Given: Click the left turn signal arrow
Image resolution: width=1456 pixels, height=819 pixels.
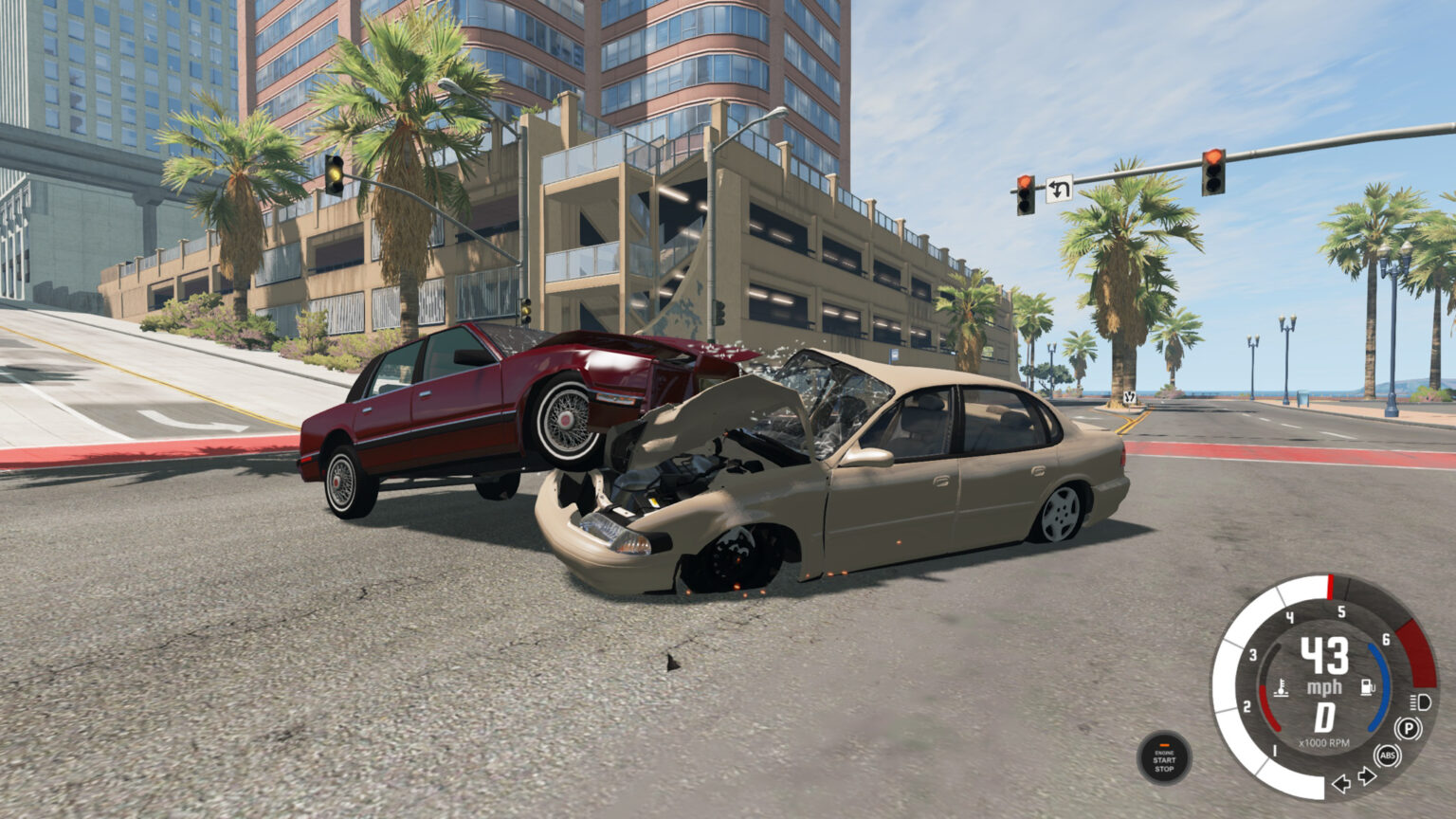Looking at the screenshot, I should 1341,782.
